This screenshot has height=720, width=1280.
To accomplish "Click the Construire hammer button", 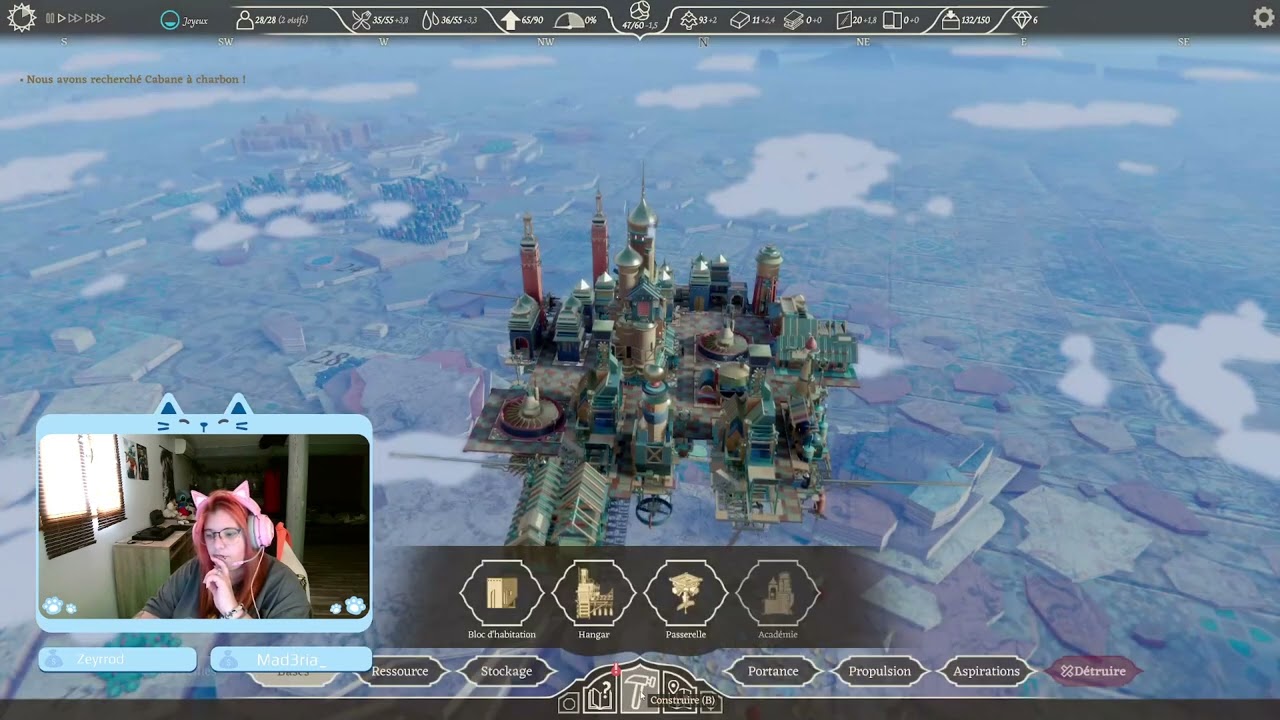I will 639,689.
